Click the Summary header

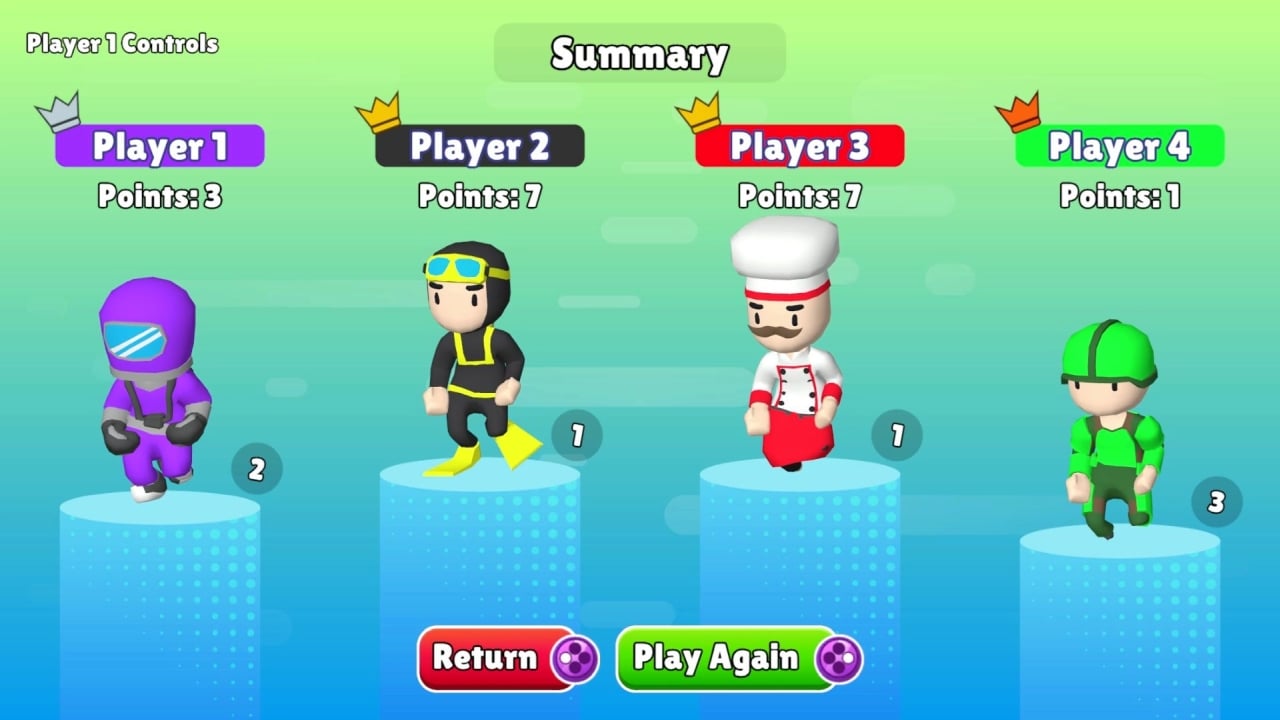[640, 54]
